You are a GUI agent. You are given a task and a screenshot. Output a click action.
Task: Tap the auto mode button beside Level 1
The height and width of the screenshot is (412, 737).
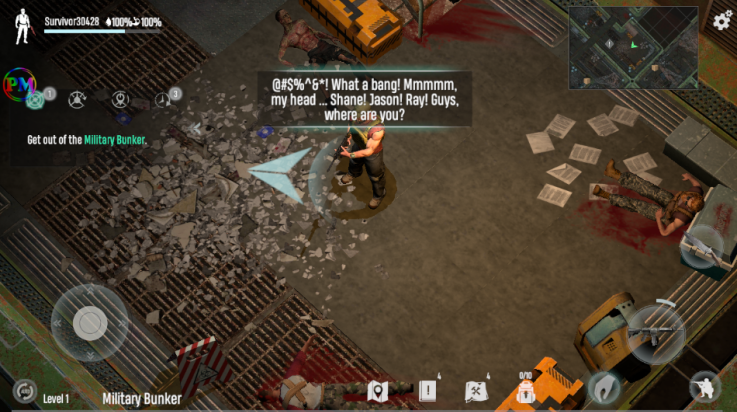(24, 391)
